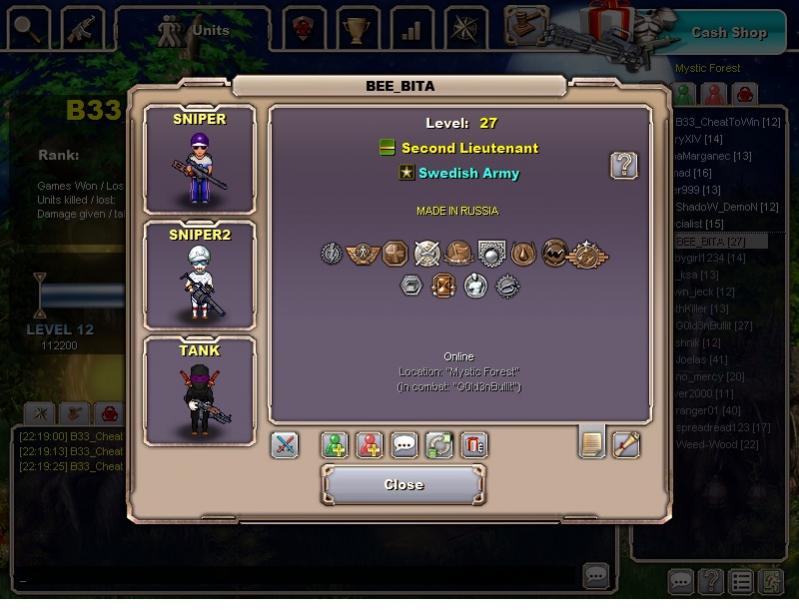Close the BEE_BITA profile window
This screenshot has width=799, height=613.
tap(403, 485)
